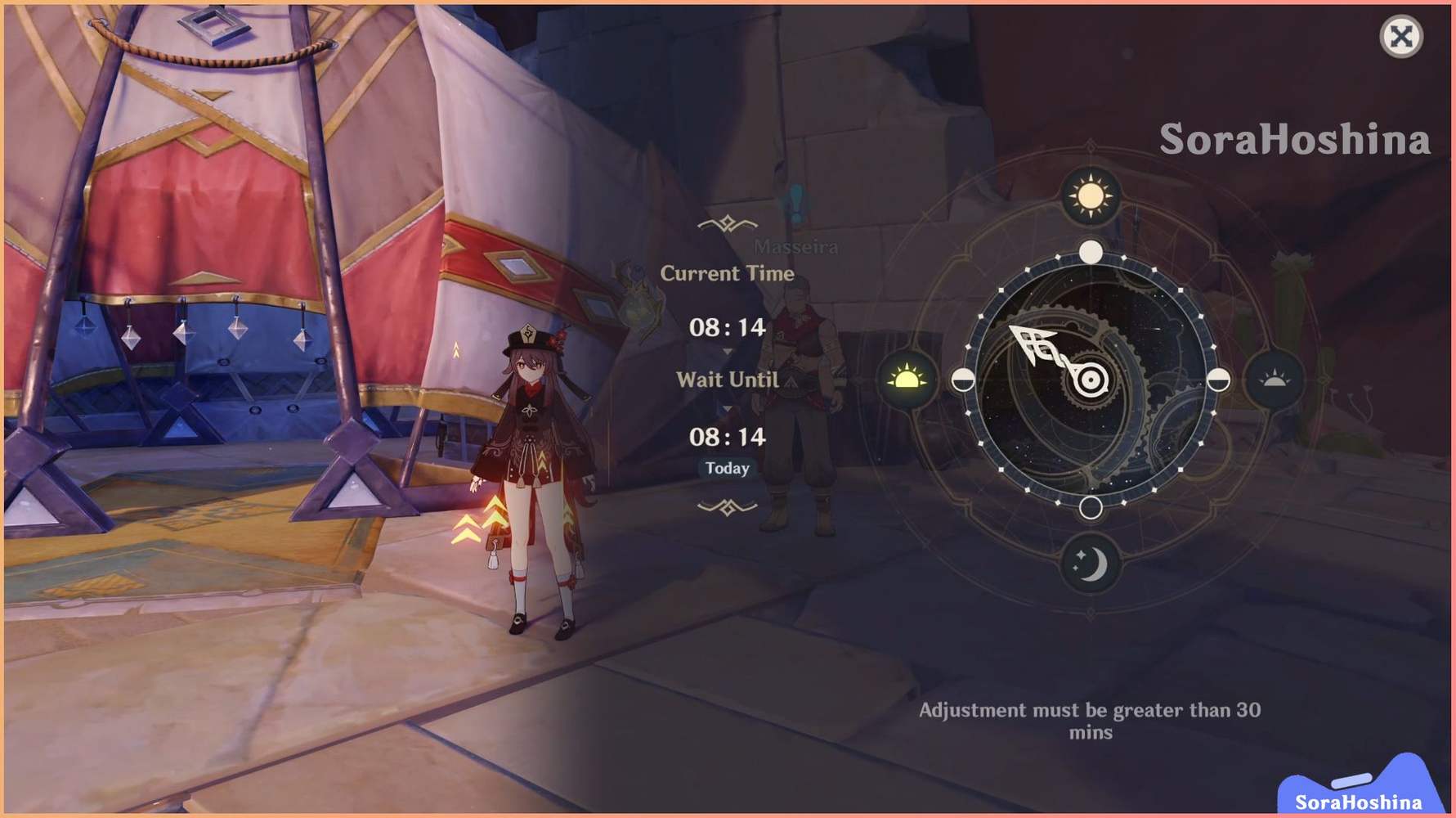
Task: Expand the arrow under Wait Until
Action: [x=726, y=407]
